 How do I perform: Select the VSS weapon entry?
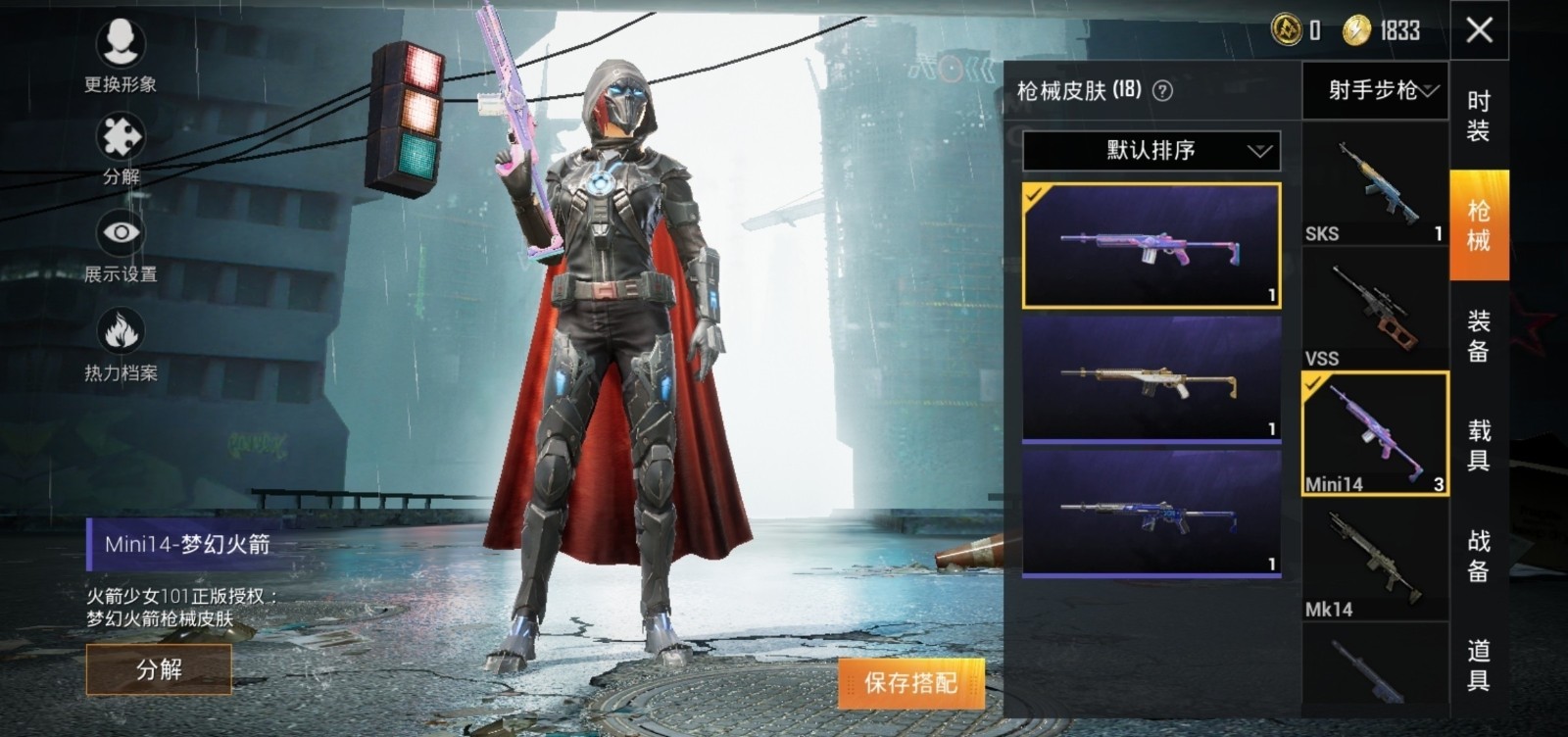1374,312
